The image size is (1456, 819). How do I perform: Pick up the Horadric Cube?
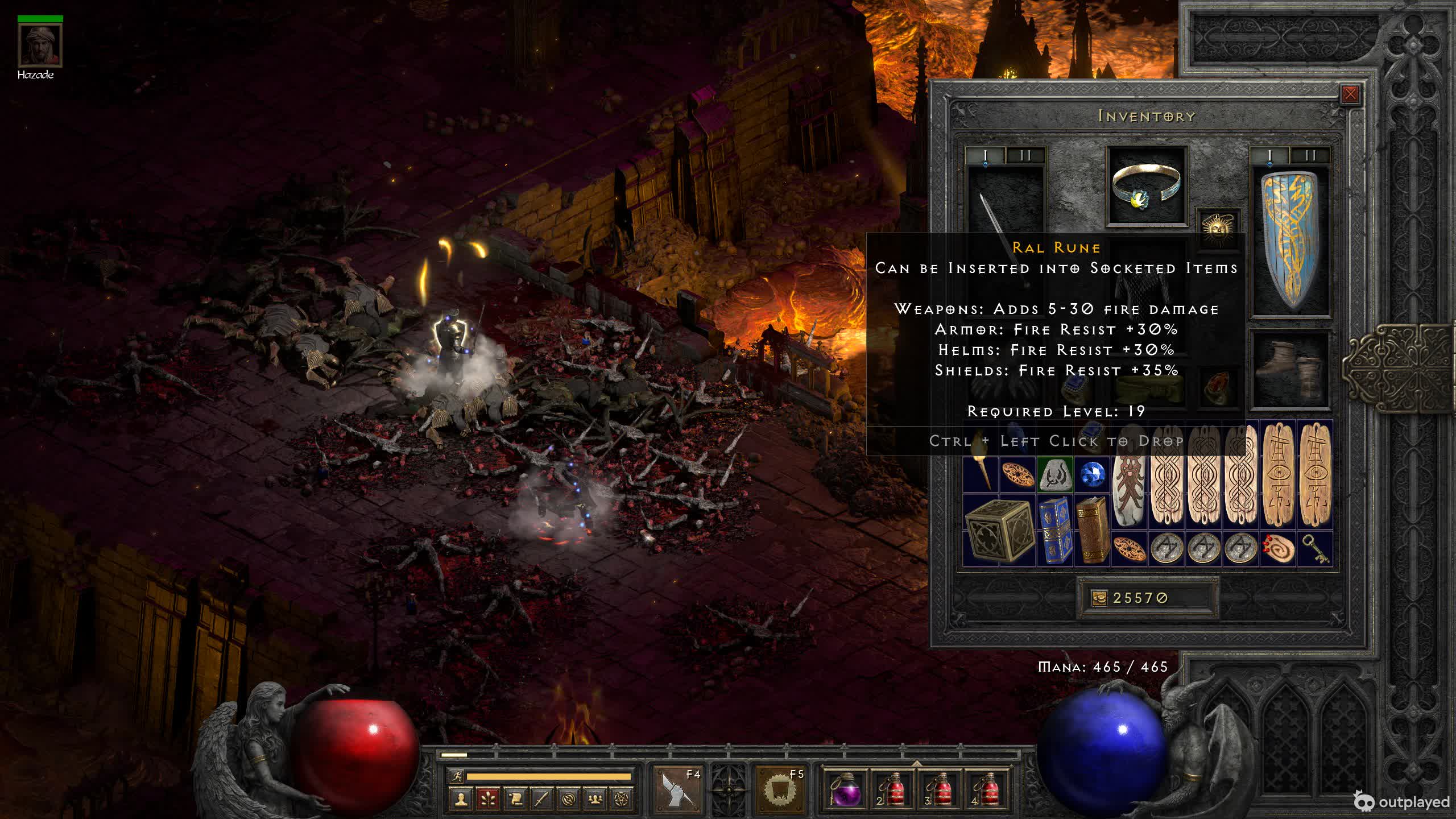(999, 531)
